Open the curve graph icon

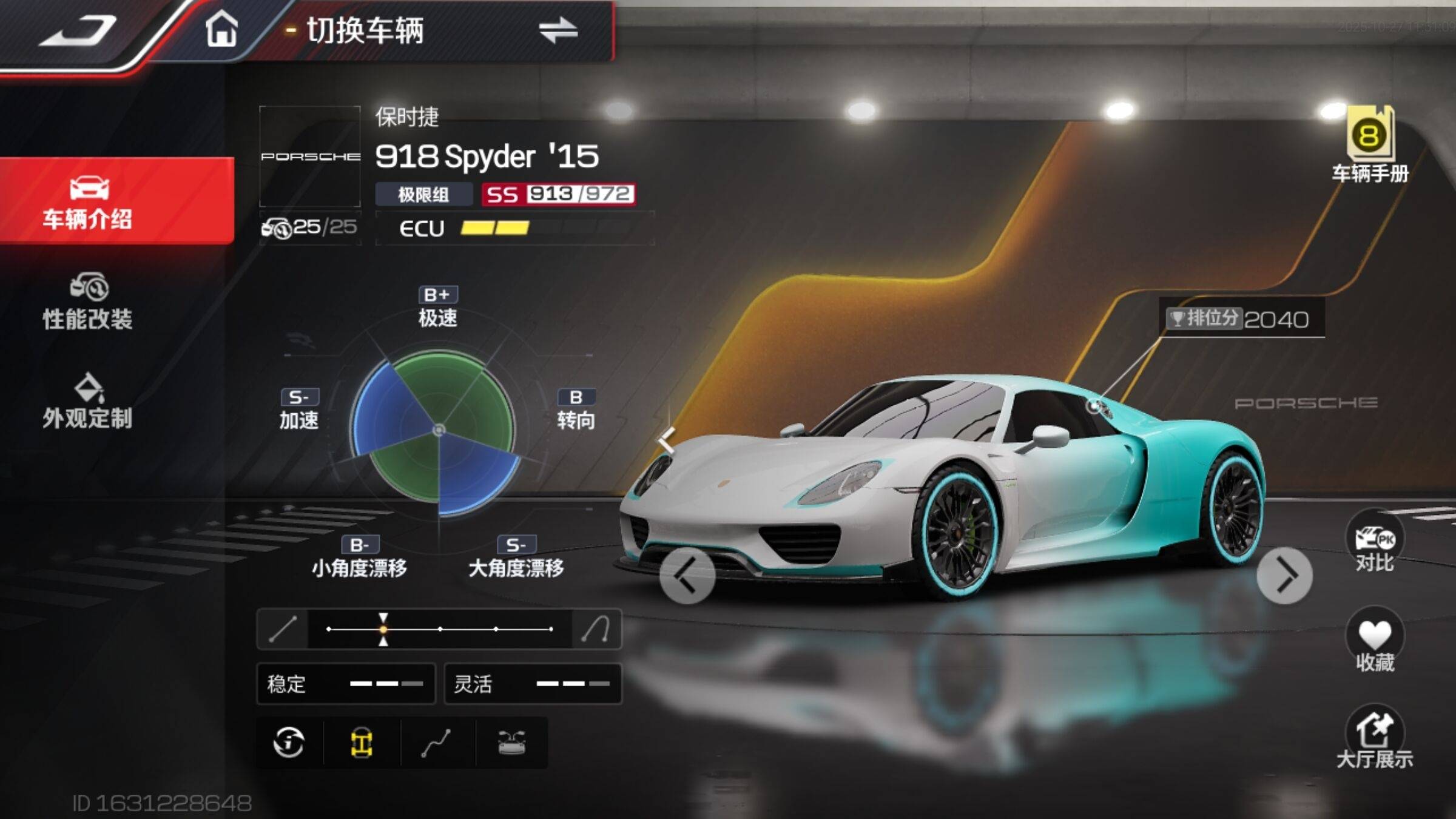[x=436, y=743]
